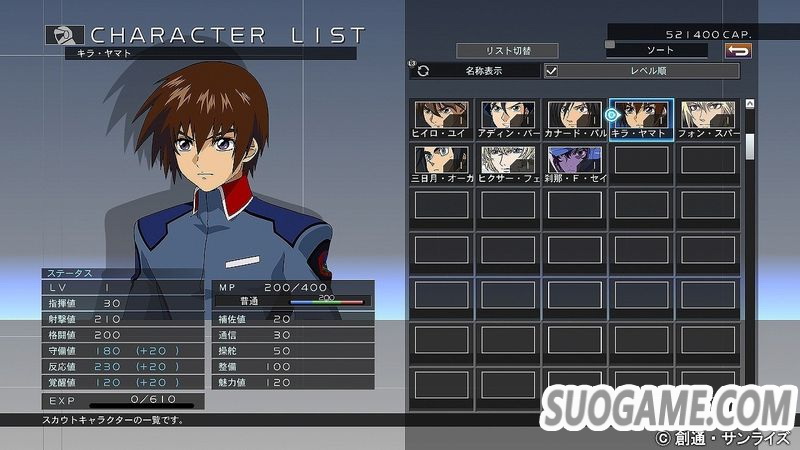Click the orange back arrow button

739,50
